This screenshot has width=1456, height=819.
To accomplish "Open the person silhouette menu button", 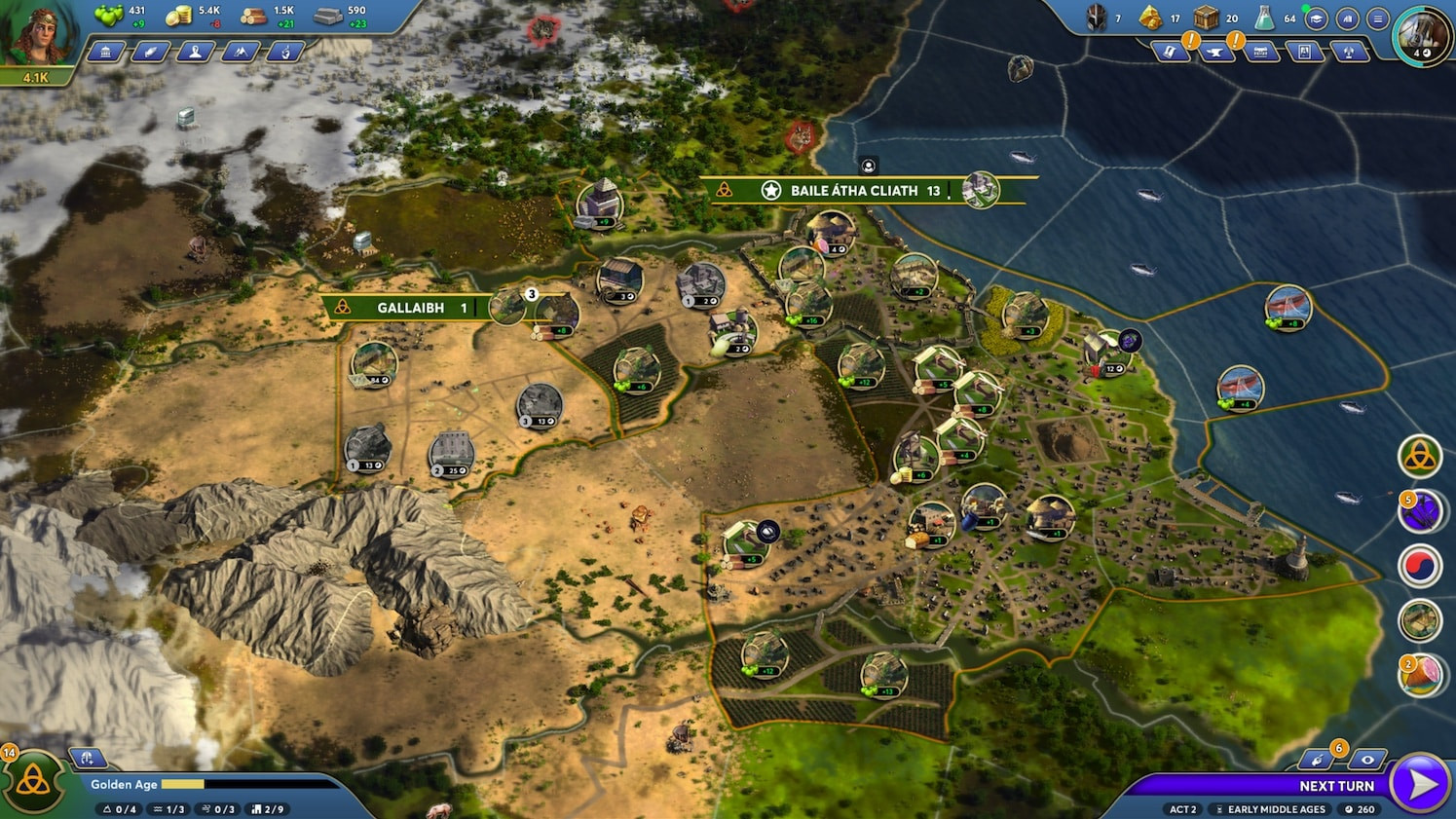I will click(x=195, y=53).
